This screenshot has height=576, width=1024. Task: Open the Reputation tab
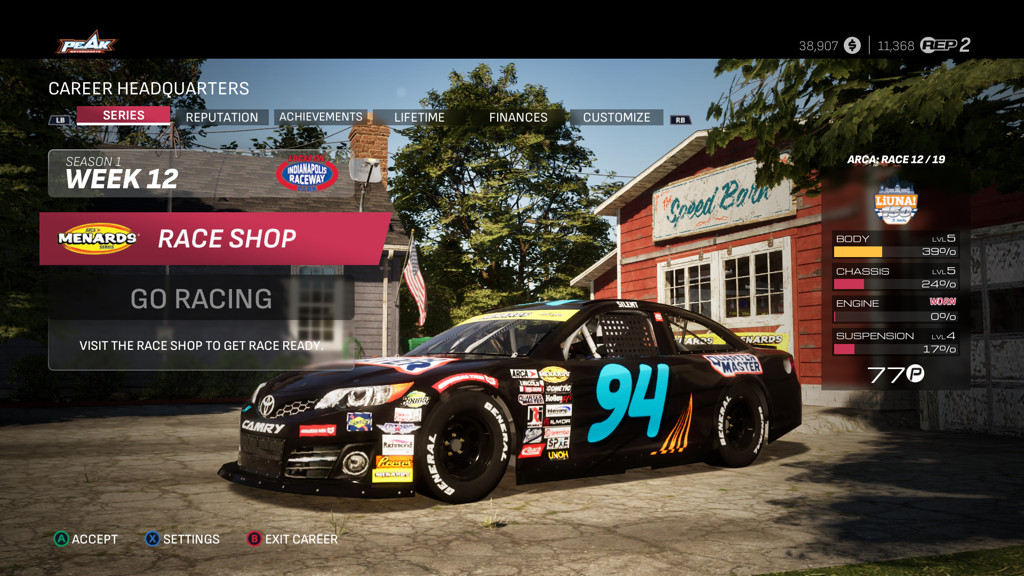point(221,117)
